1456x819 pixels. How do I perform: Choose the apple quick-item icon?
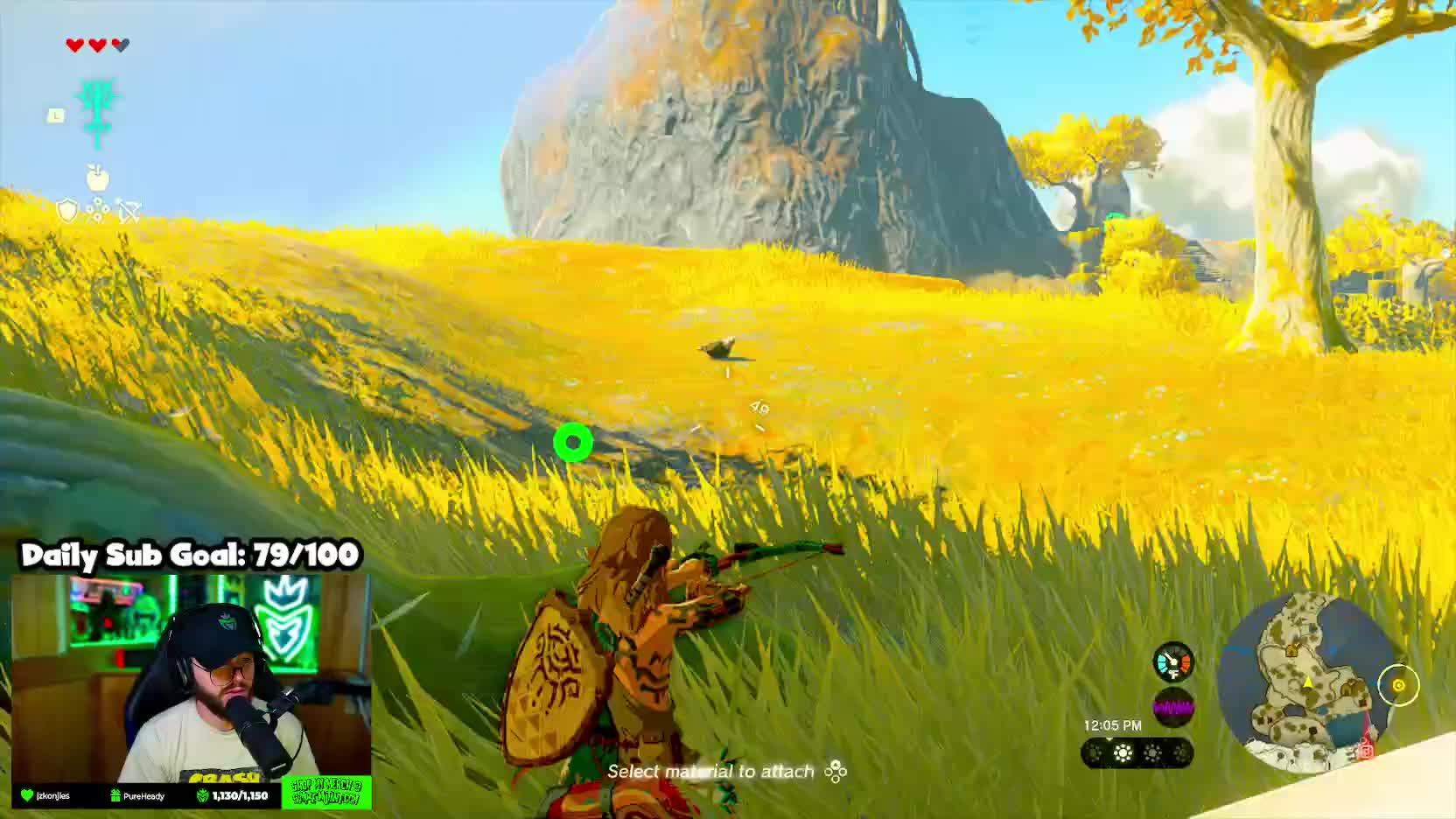tap(97, 178)
